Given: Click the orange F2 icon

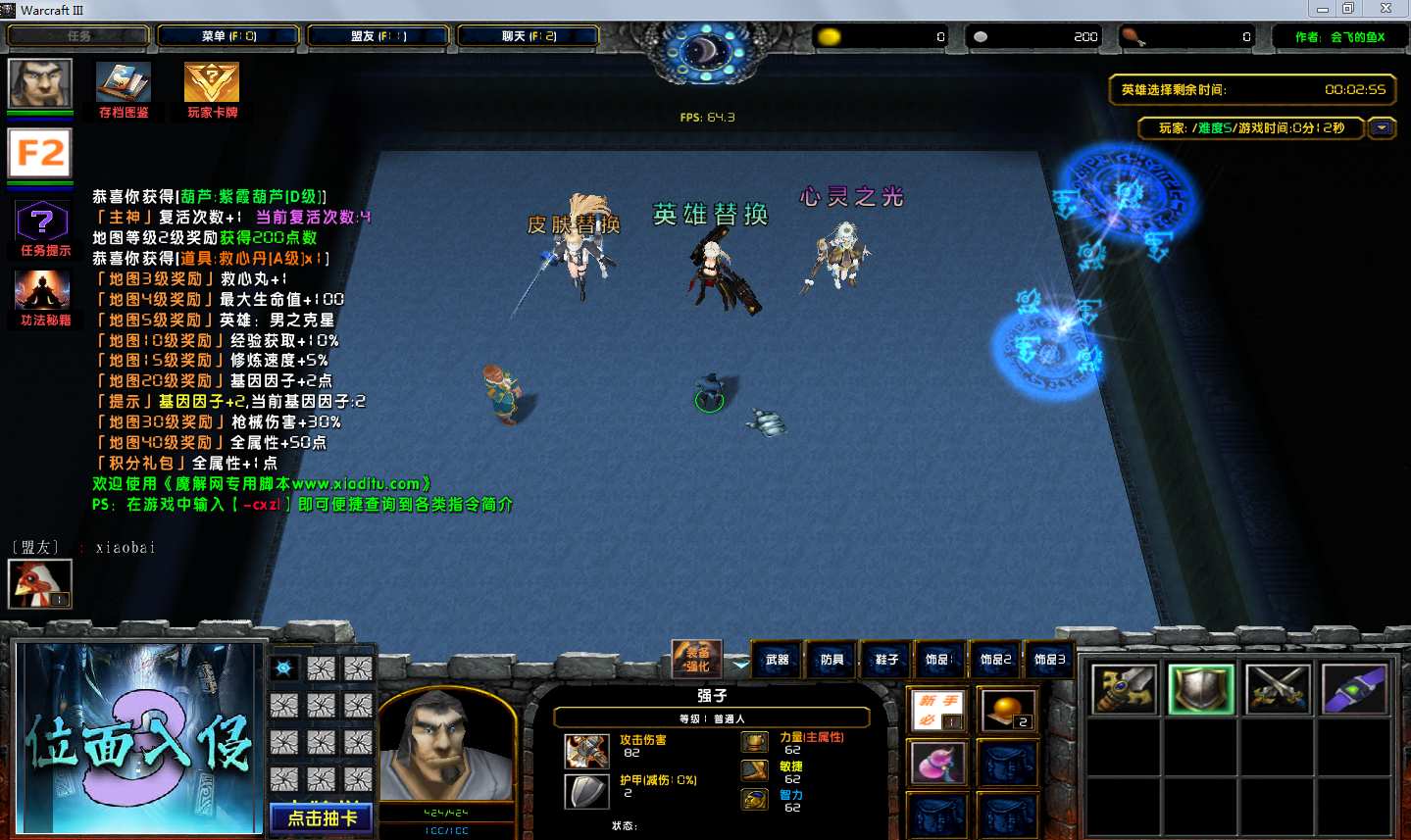Looking at the screenshot, I should pos(40,154).
